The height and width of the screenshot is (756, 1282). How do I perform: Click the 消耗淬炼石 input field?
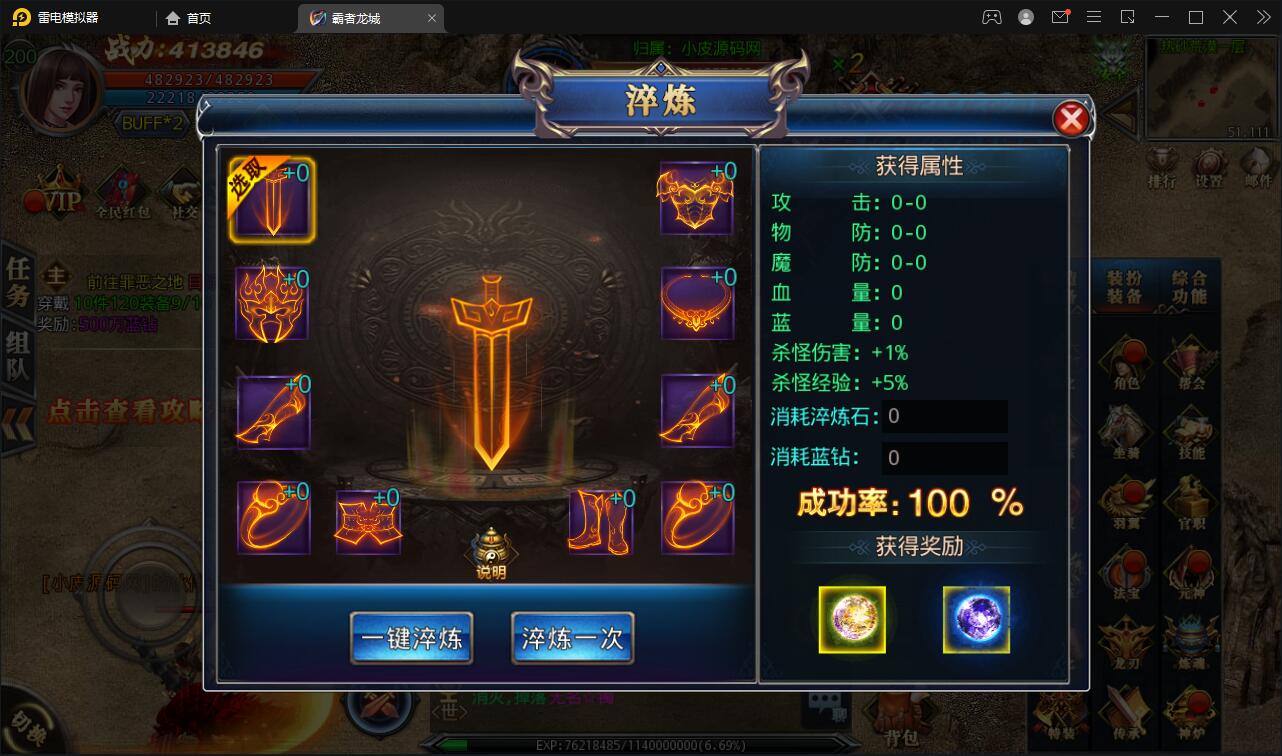click(x=943, y=416)
